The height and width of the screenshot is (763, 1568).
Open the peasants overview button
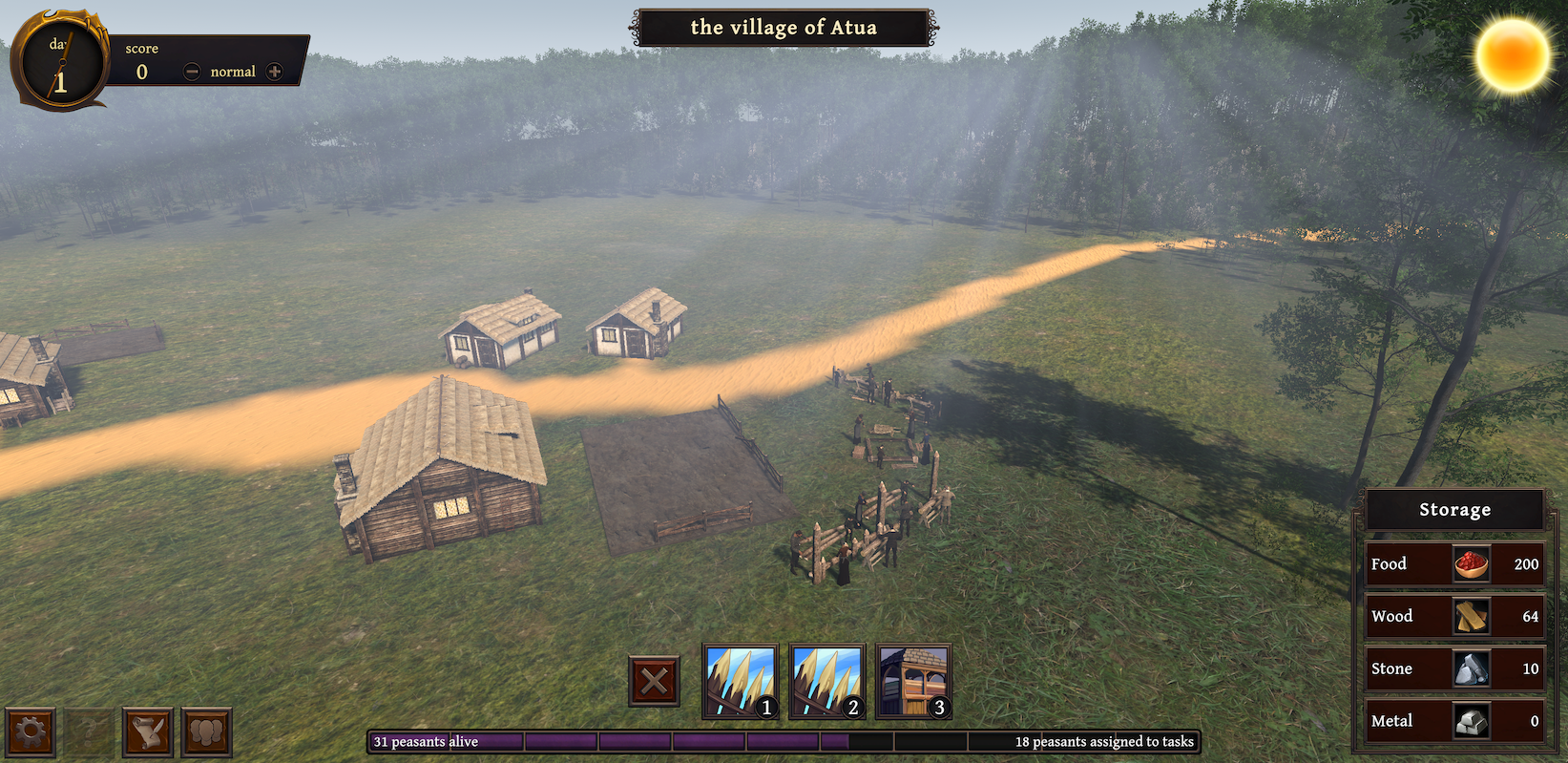[x=206, y=732]
